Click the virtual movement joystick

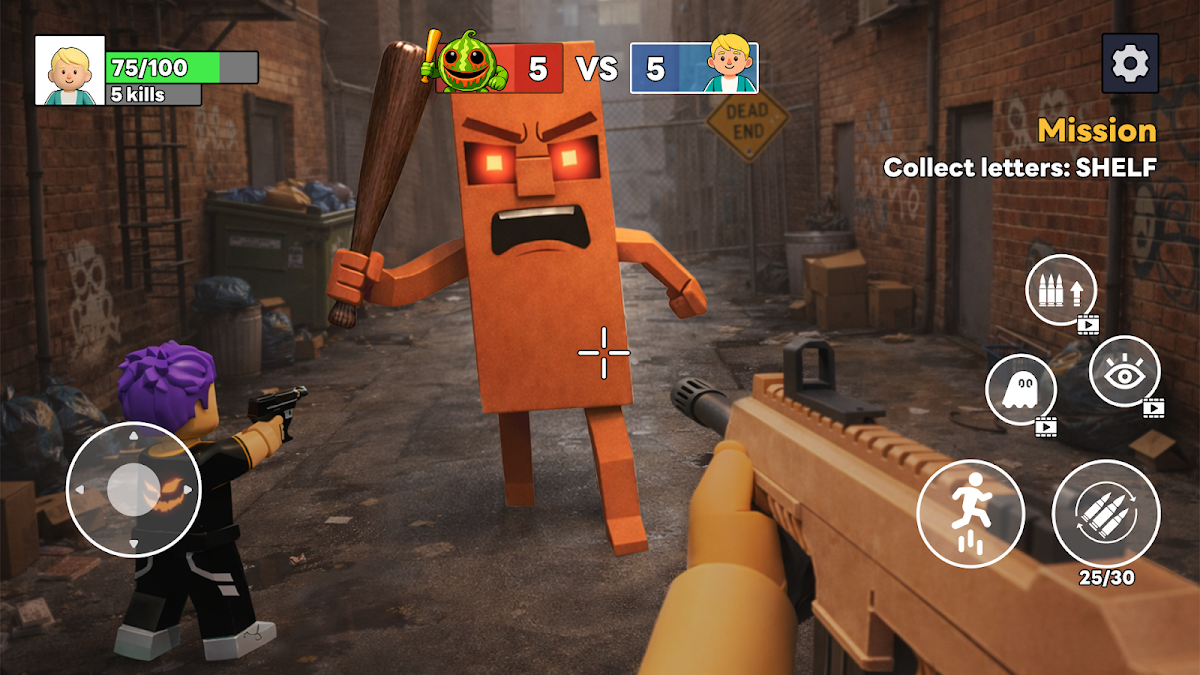[x=133, y=490]
